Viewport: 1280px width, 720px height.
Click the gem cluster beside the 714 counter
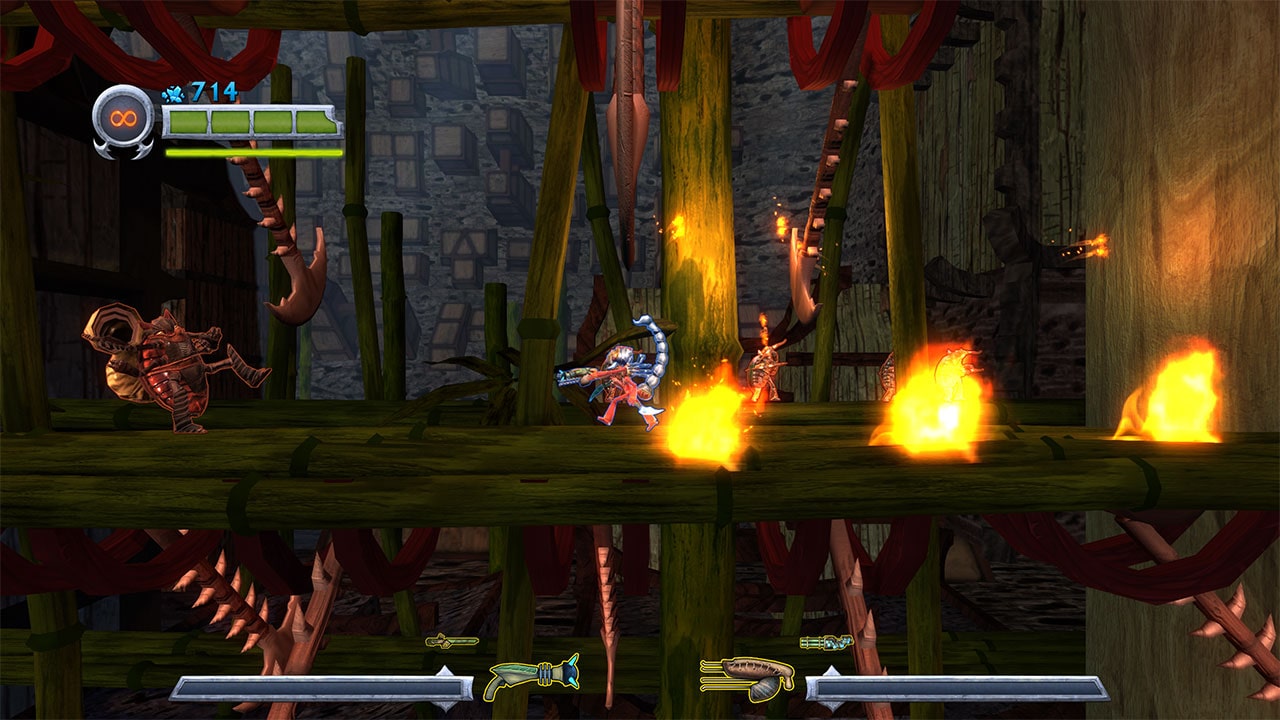coord(175,92)
